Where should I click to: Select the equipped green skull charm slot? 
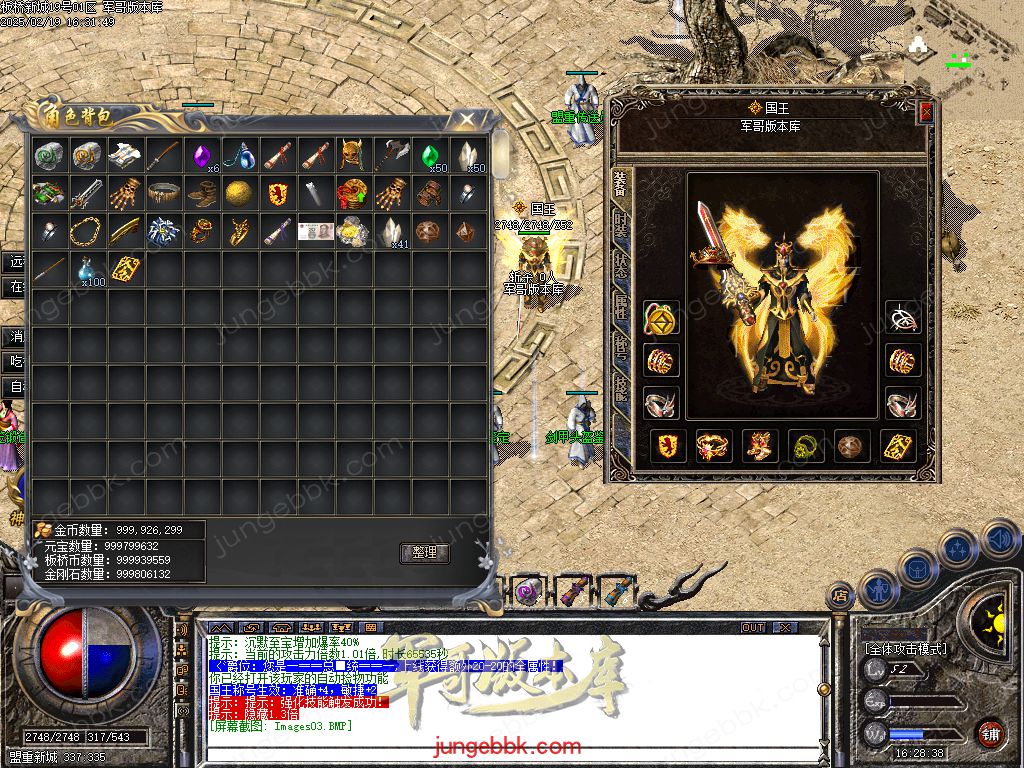pyautogui.click(x=806, y=446)
